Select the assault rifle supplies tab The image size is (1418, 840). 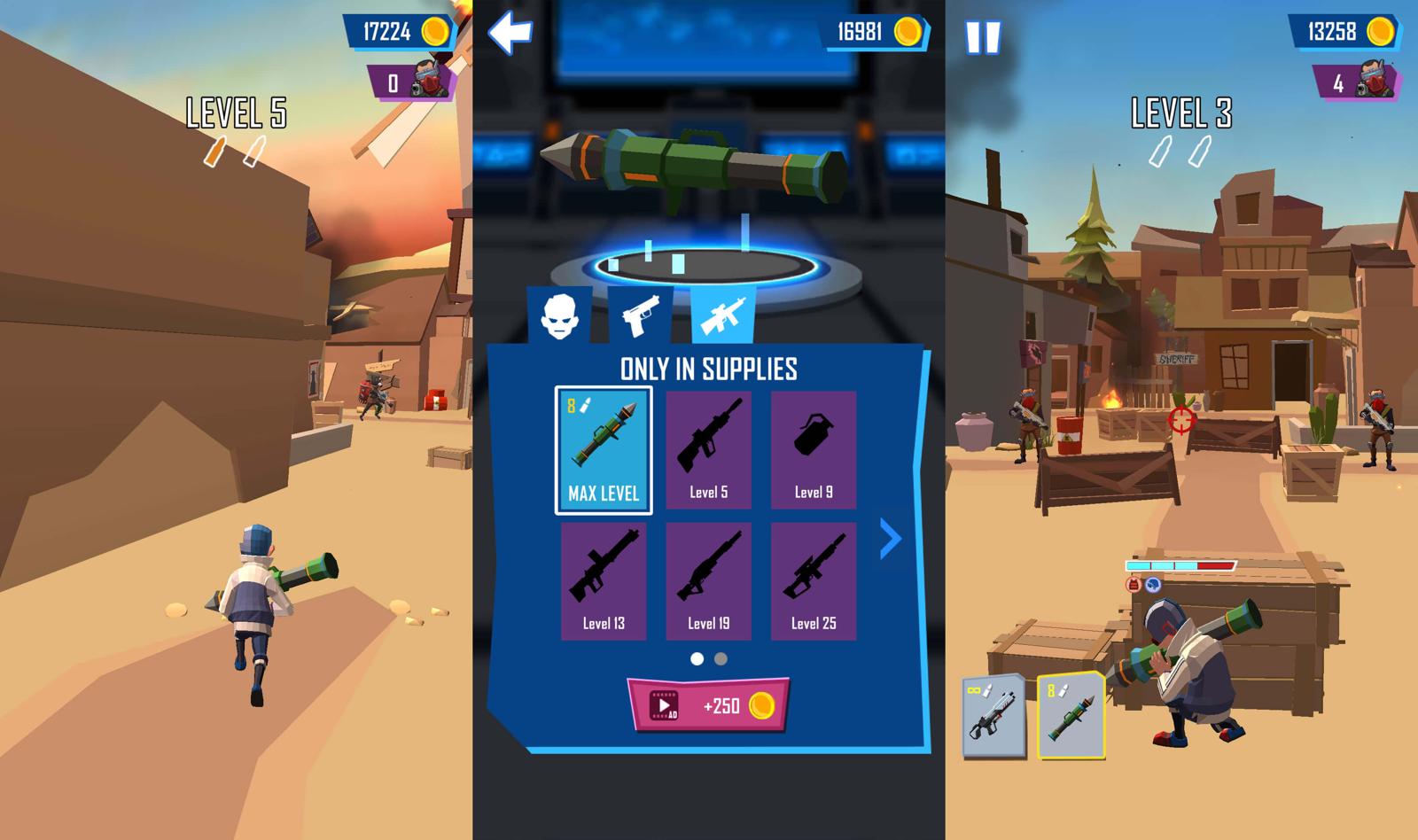(x=723, y=315)
